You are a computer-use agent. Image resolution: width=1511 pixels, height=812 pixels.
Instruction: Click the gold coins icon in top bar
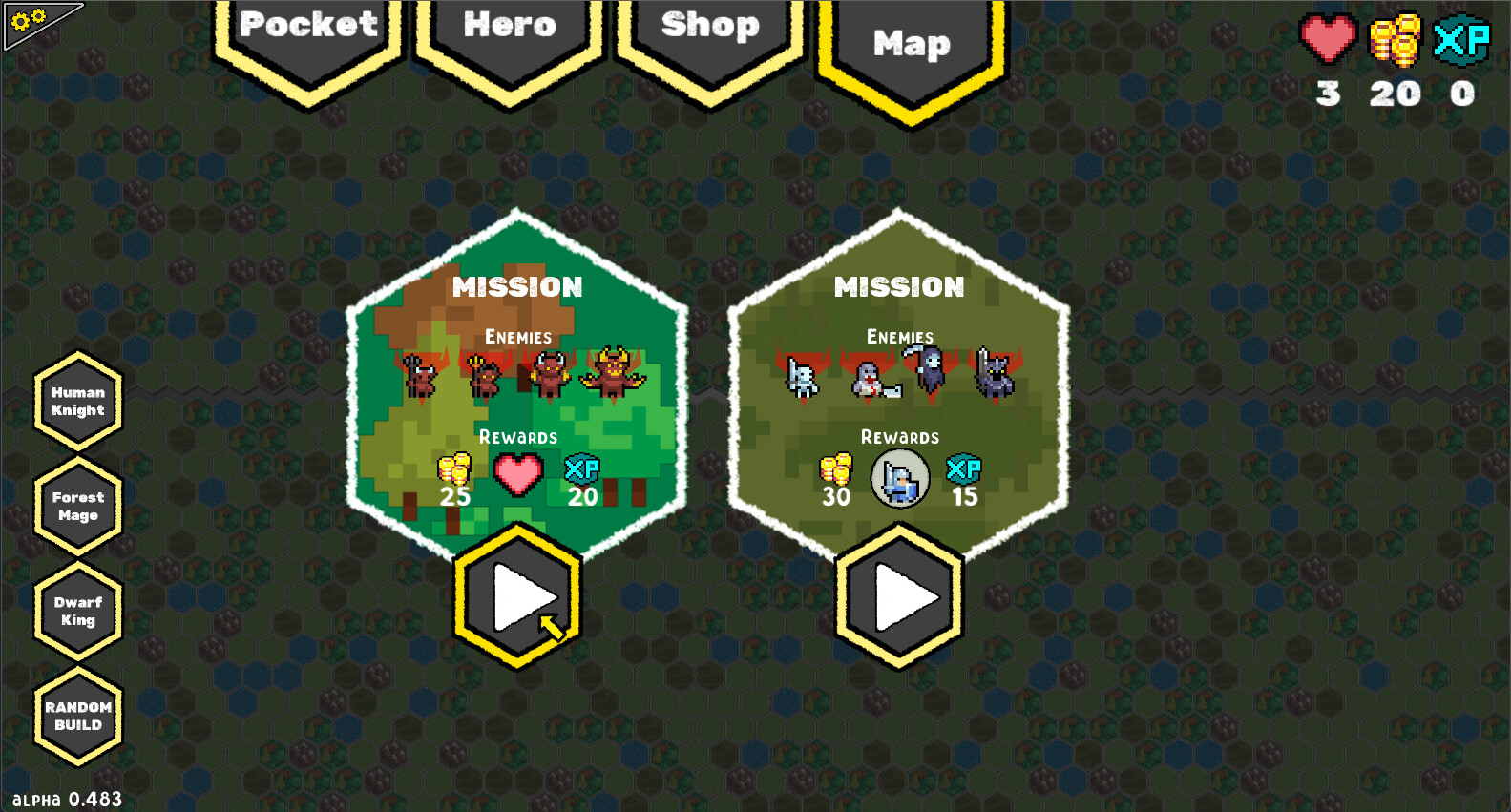point(1394,38)
